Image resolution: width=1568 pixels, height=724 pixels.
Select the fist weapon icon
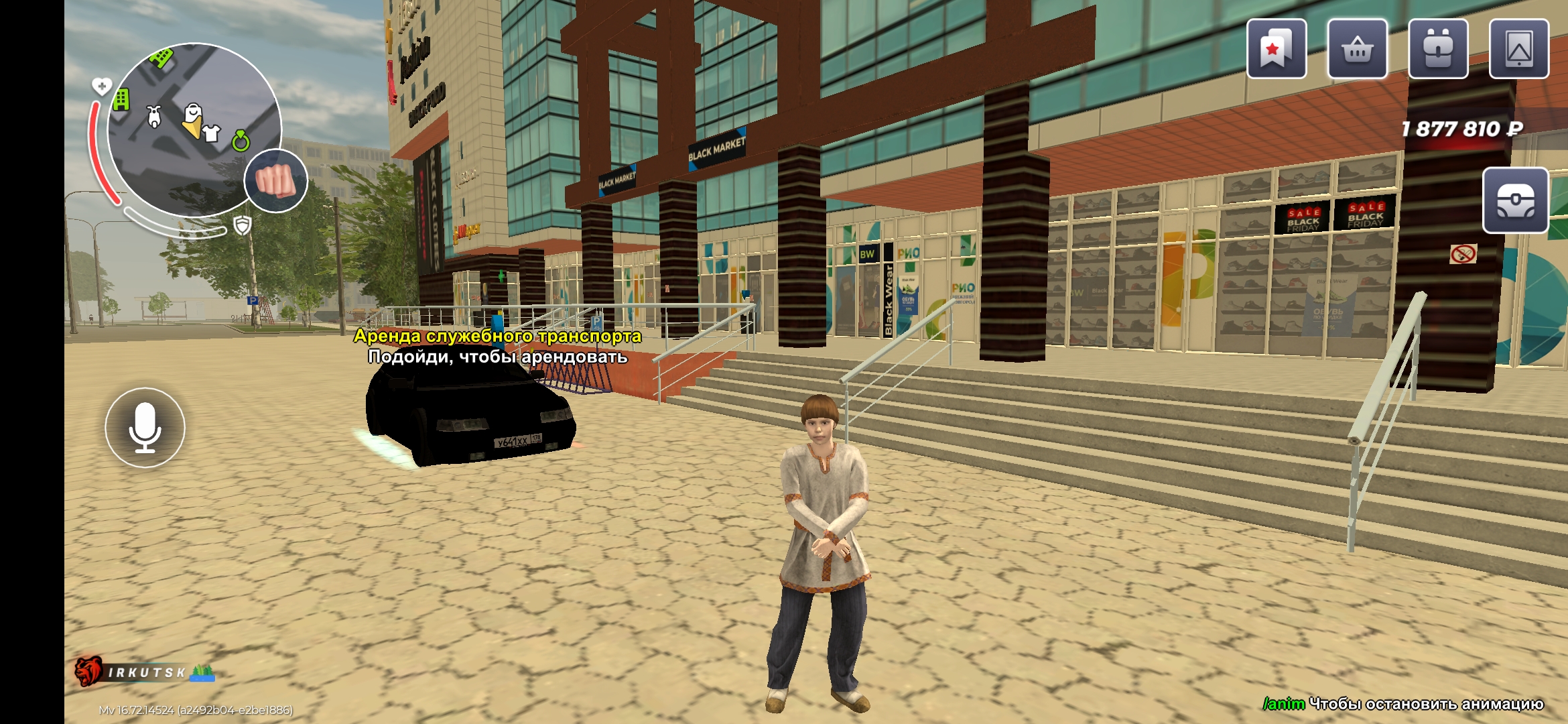275,181
